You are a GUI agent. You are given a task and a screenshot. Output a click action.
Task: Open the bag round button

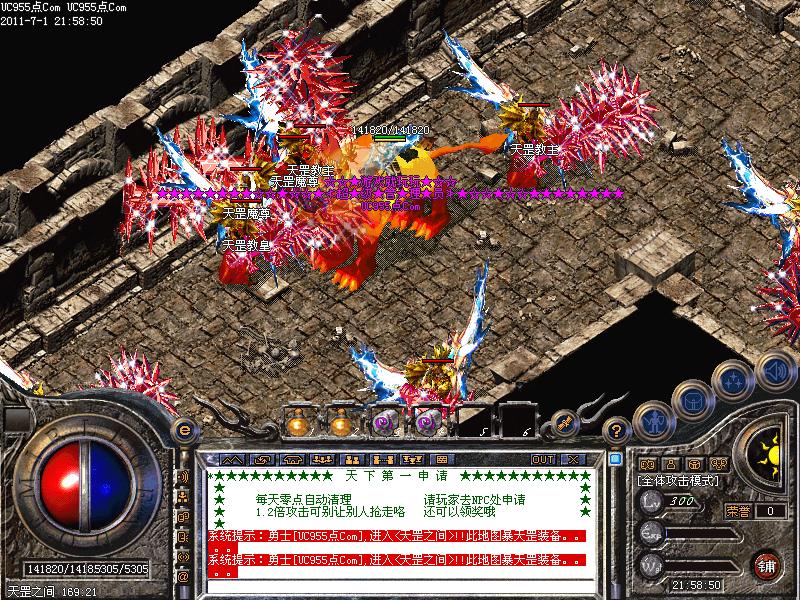(x=692, y=401)
